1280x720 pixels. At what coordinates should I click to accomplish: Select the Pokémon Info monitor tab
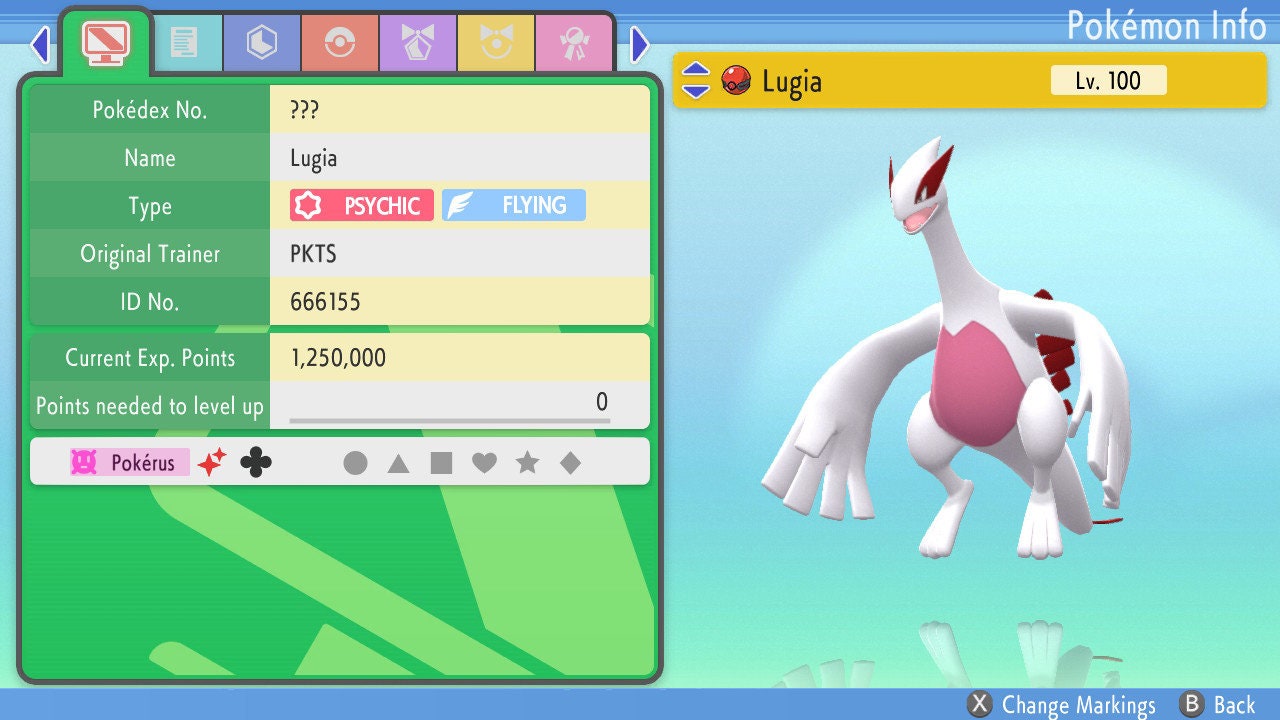105,42
